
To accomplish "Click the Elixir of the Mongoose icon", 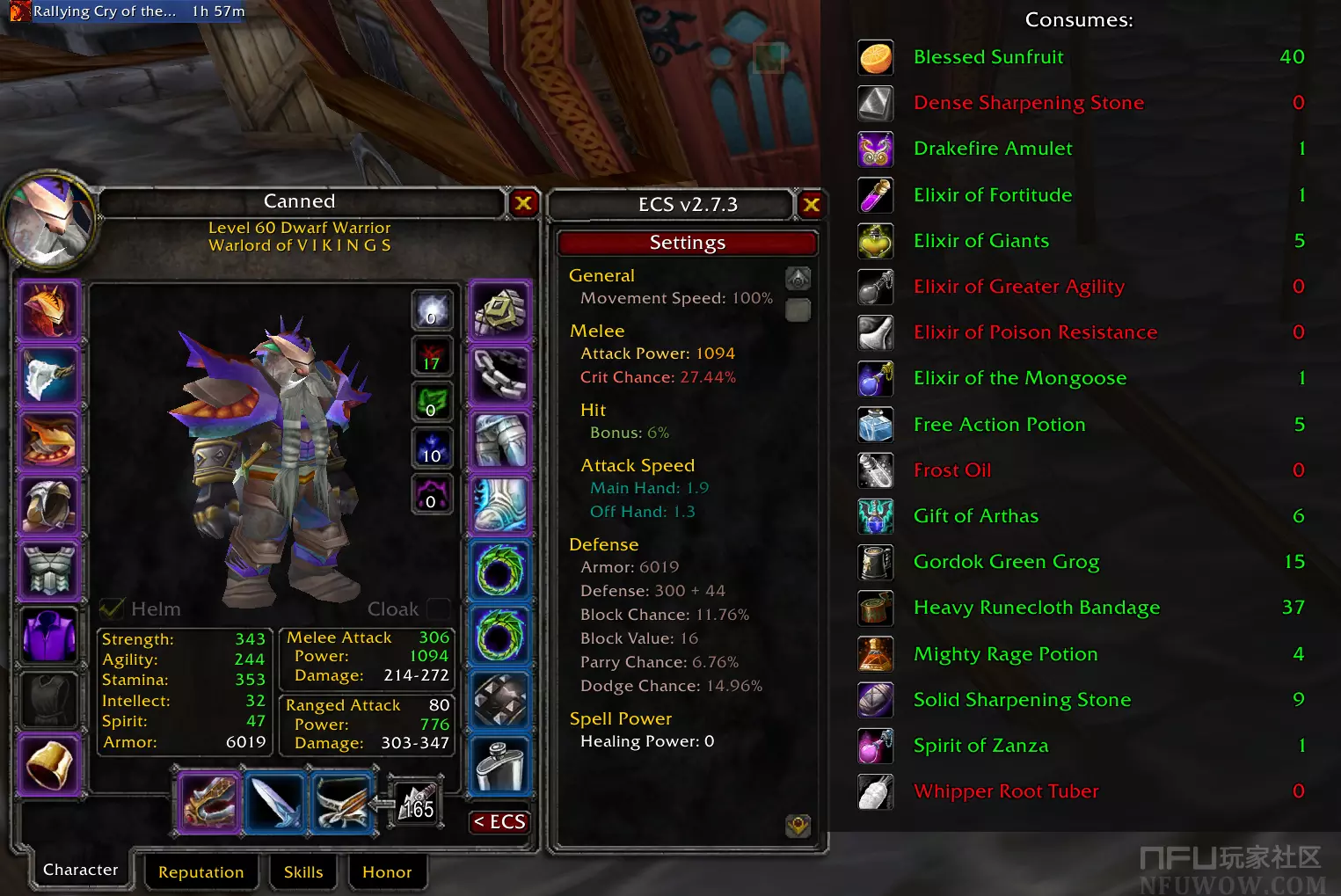I will coord(876,379).
